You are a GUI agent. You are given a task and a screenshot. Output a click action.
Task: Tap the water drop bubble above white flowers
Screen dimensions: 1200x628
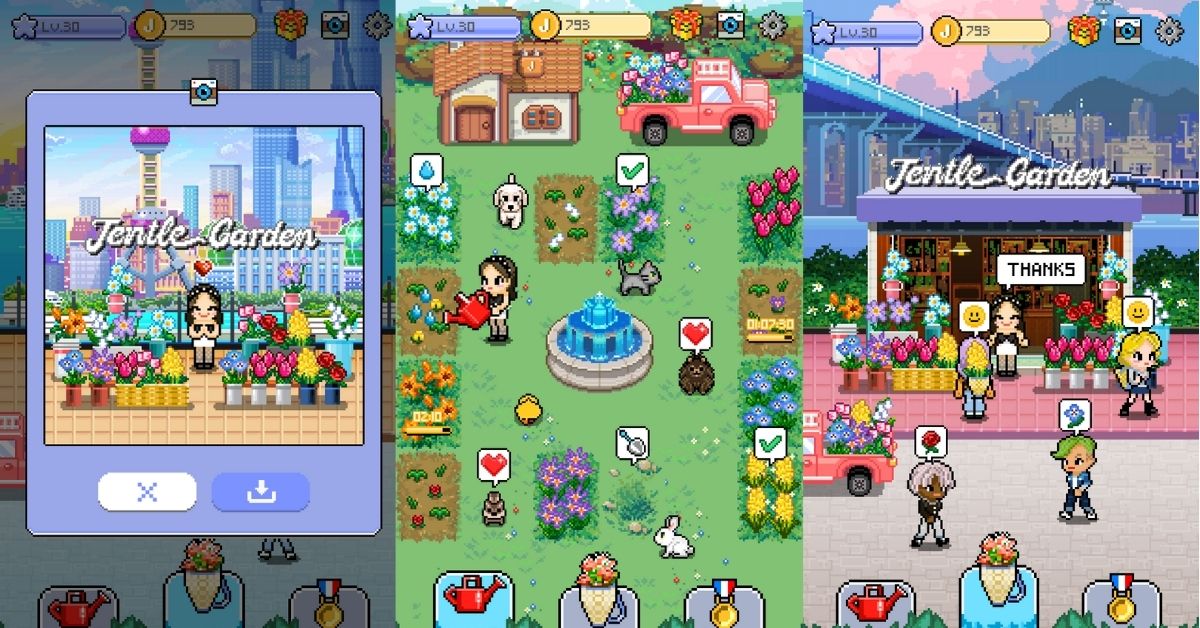pyautogui.click(x=426, y=170)
